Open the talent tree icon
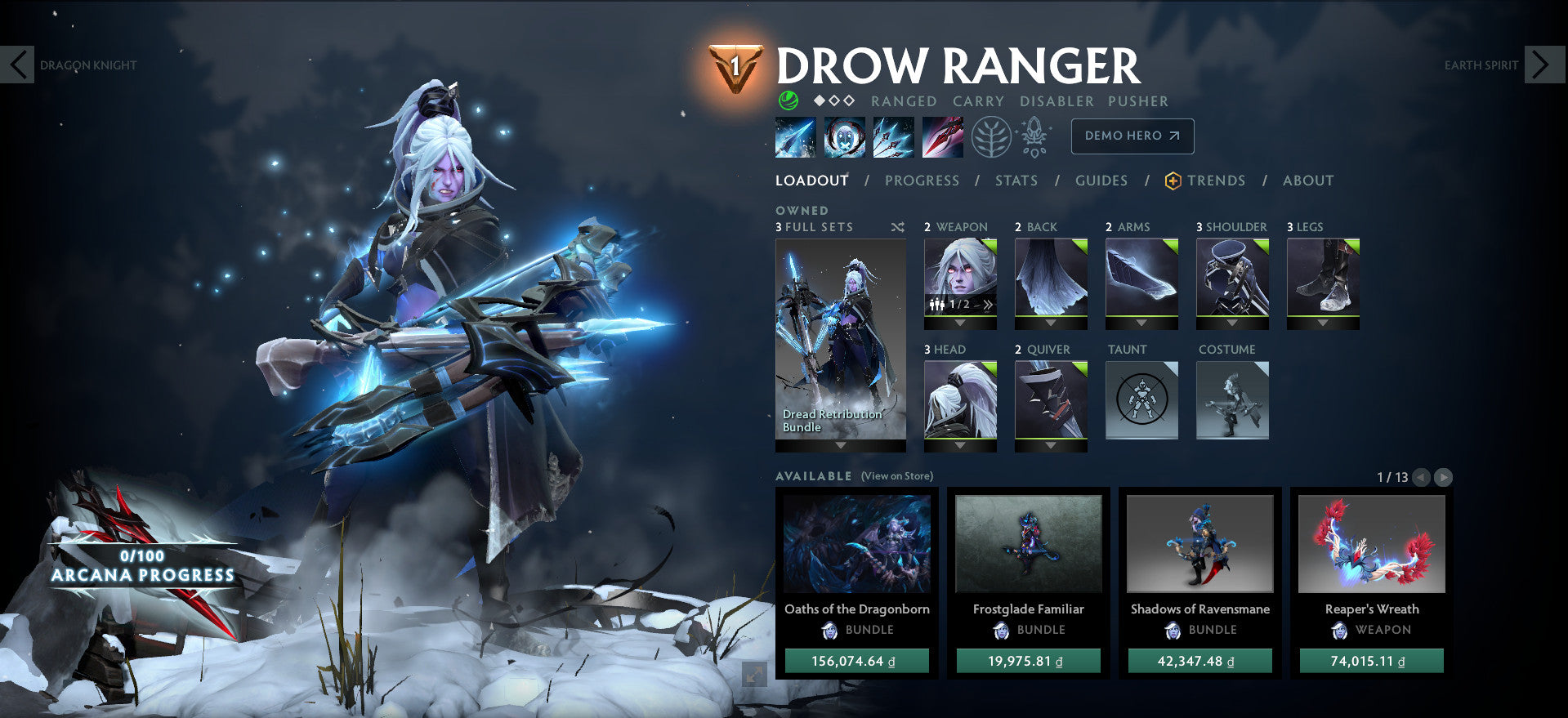1568x718 pixels. [989, 136]
